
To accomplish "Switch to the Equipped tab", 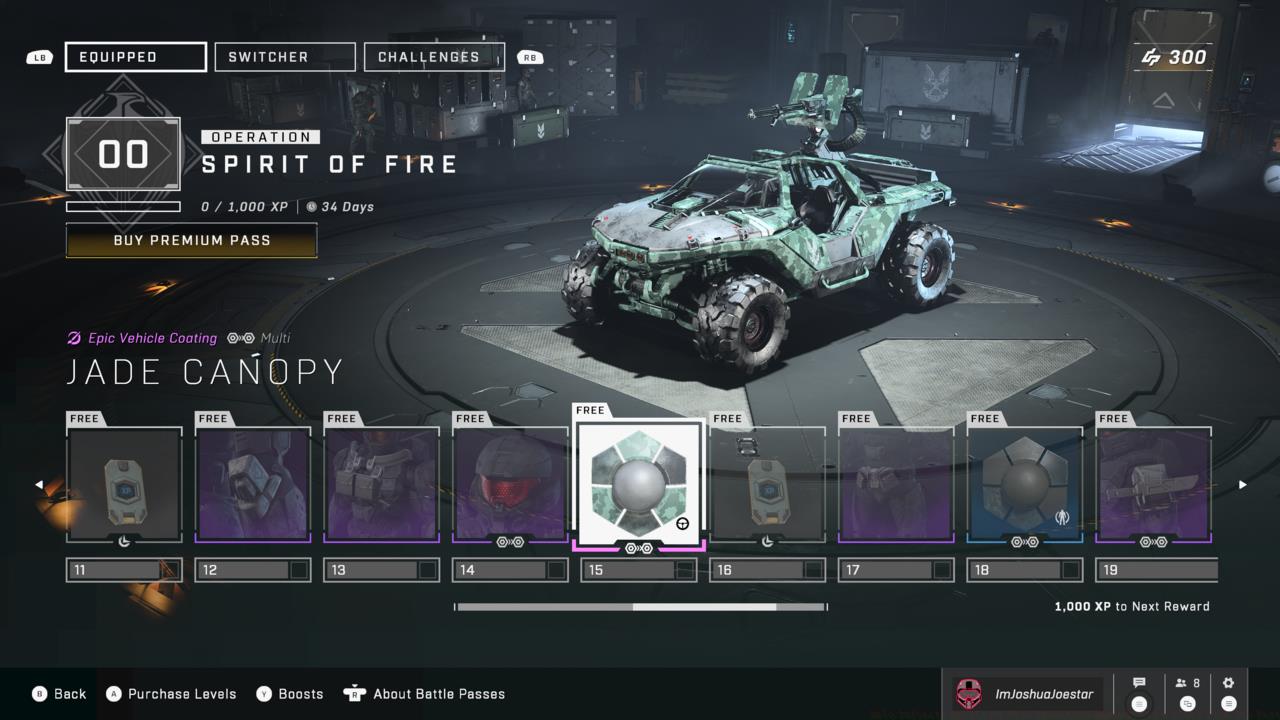I will click(x=136, y=57).
